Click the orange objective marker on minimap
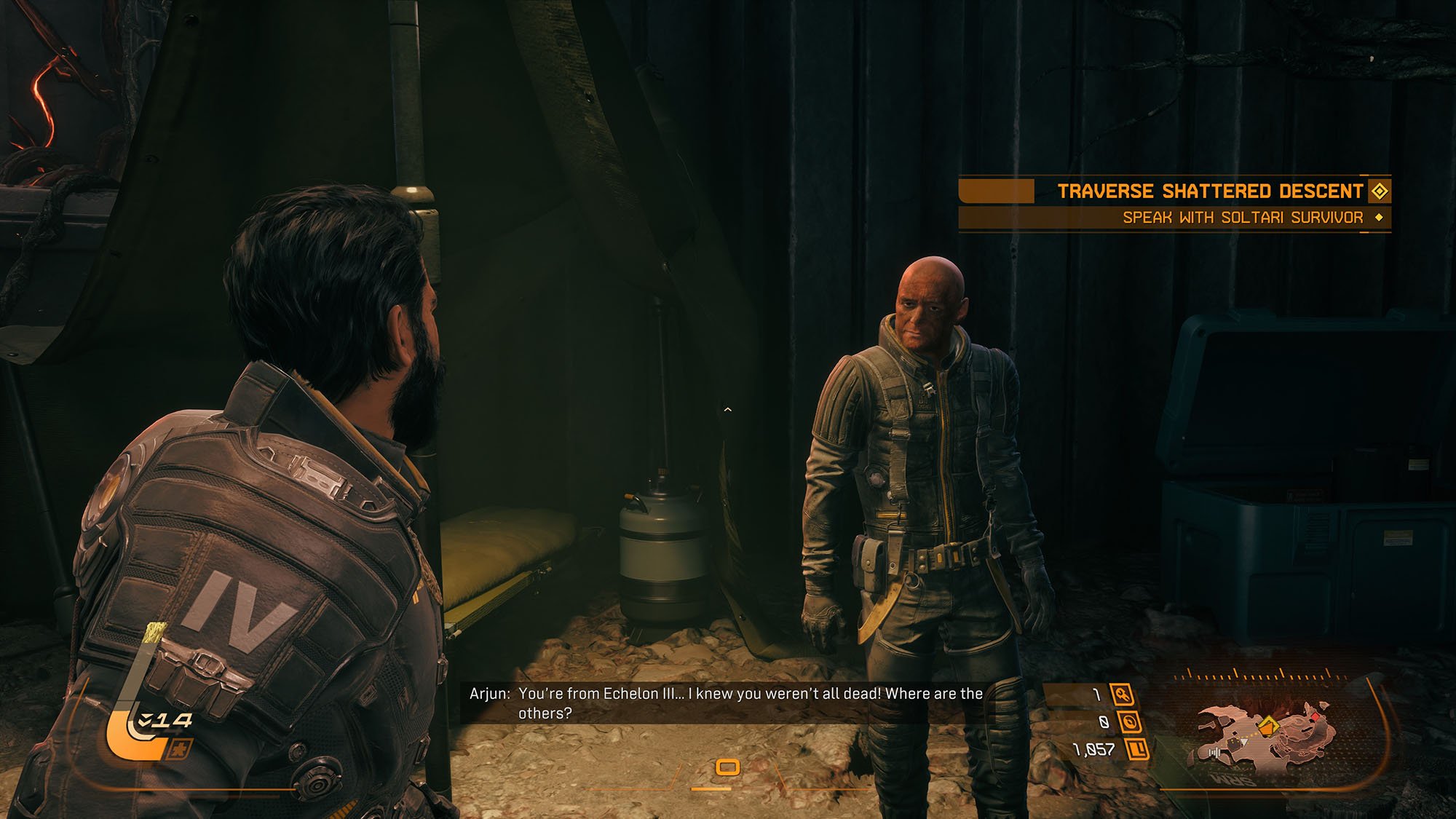The height and width of the screenshot is (819, 1456). click(x=1267, y=725)
